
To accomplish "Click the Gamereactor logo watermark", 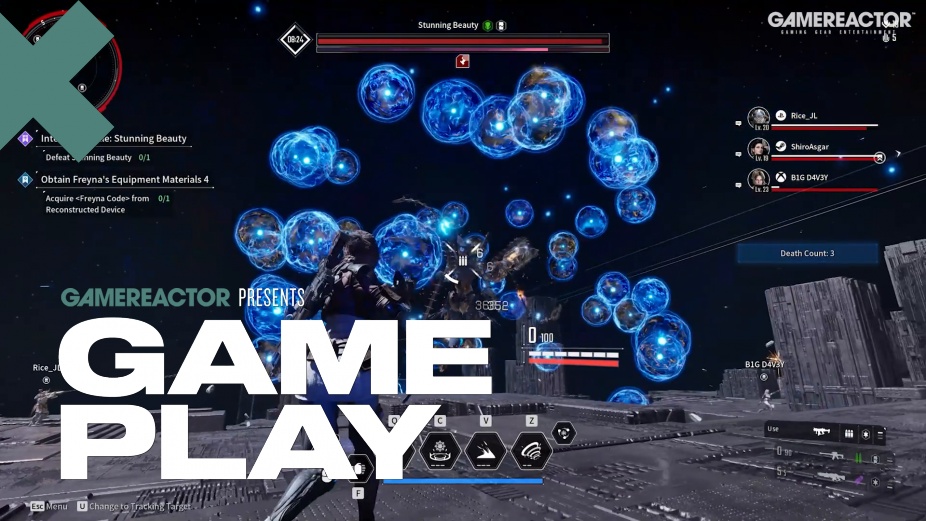I will coord(839,21).
